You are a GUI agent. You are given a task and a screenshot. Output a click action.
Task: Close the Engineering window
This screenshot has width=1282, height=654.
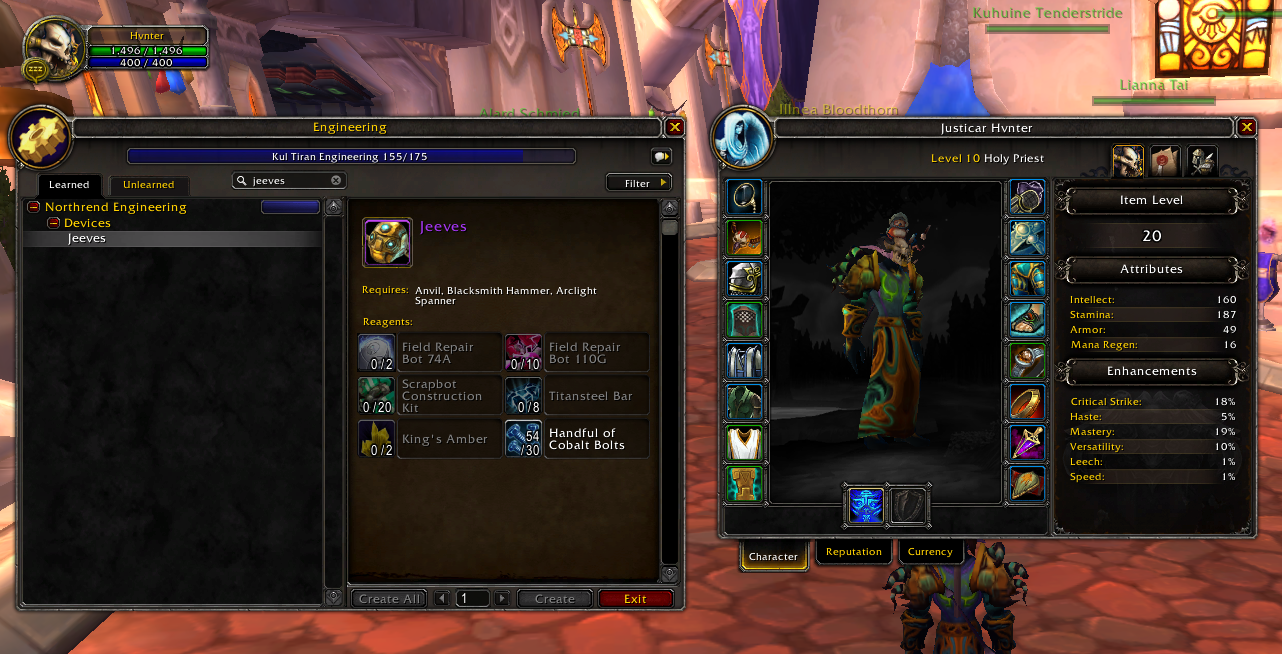(675, 127)
